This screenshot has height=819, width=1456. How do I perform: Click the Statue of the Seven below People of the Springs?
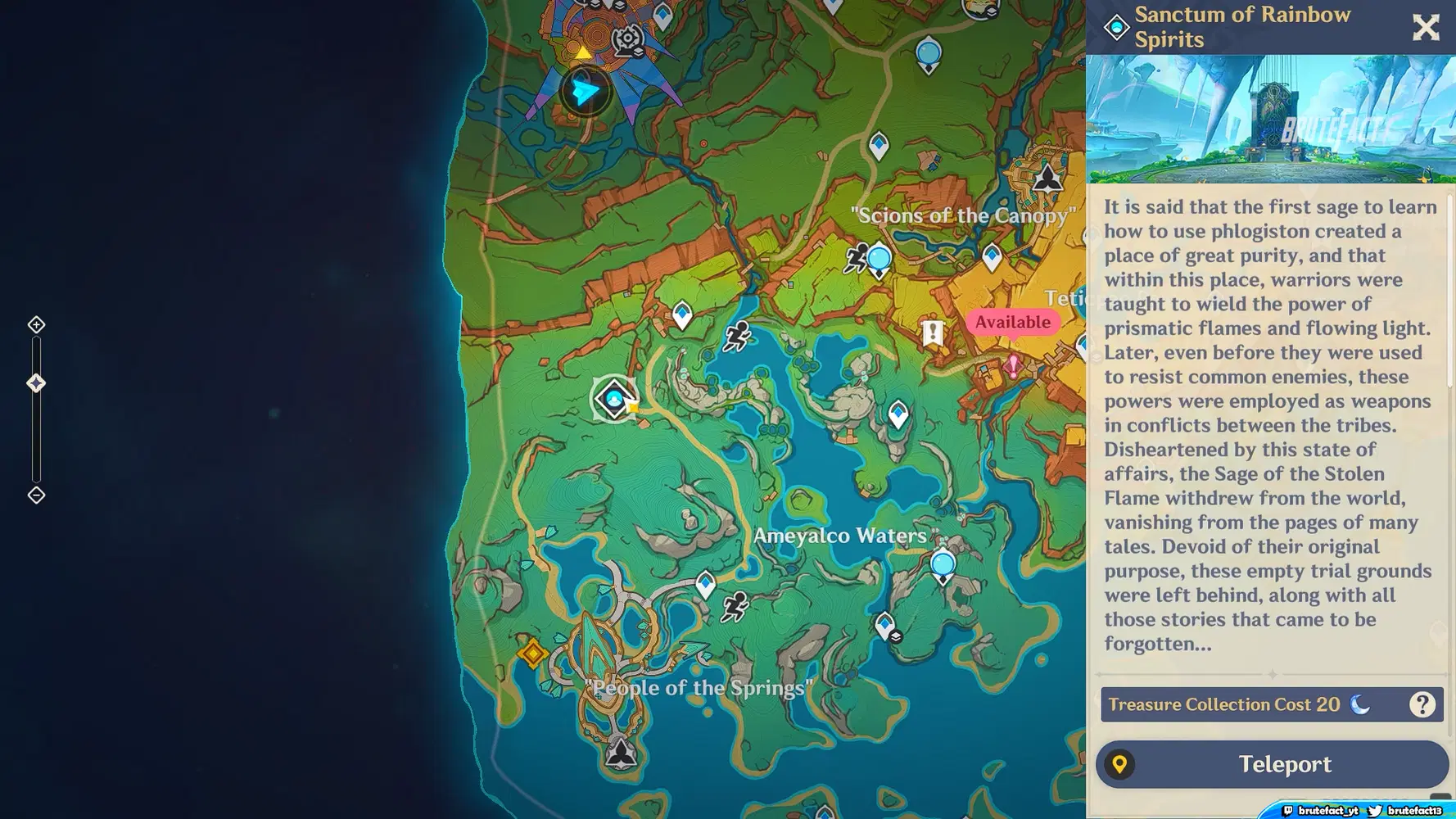coord(622,753)
